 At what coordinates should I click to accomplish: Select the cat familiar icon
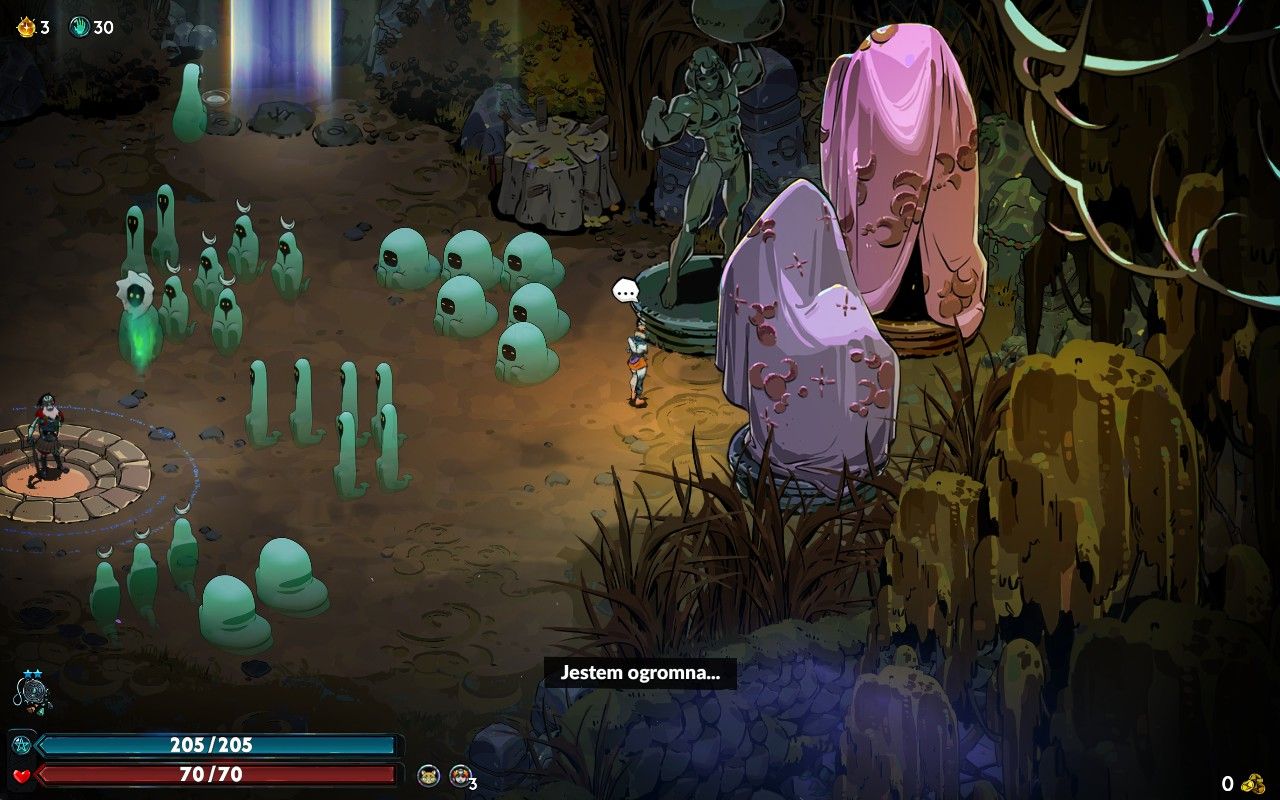point(428,775)
